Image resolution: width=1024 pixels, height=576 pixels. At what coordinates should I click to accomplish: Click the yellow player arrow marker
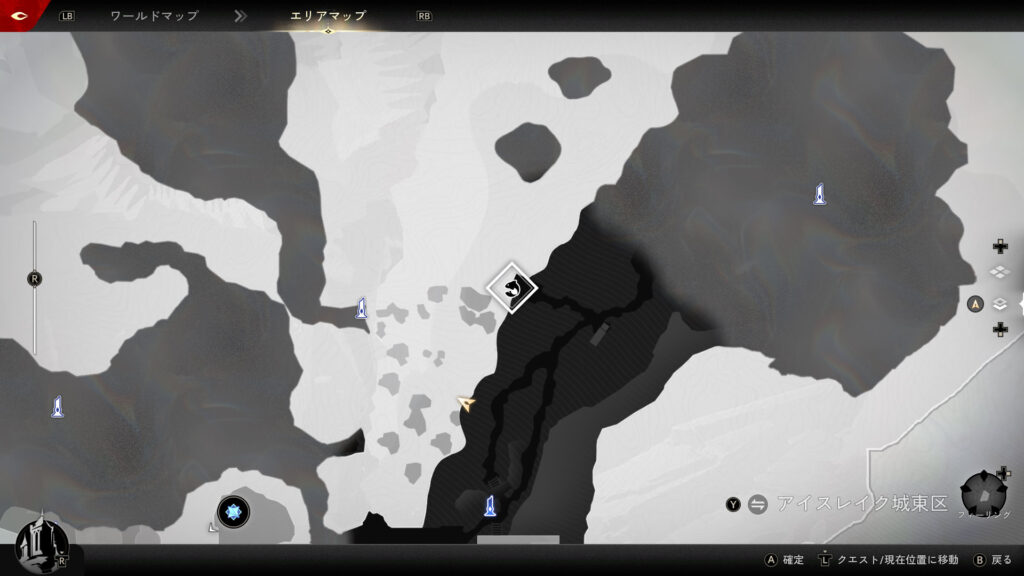(466, 403)
